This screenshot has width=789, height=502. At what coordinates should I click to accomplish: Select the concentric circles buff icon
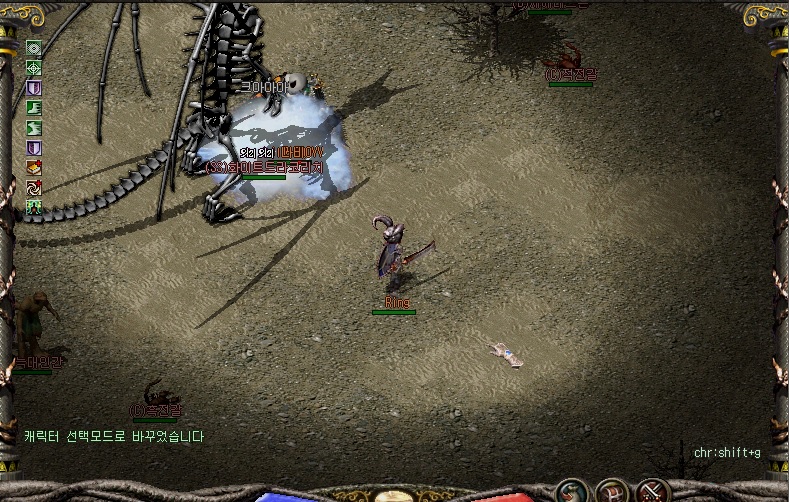(34, 48)
